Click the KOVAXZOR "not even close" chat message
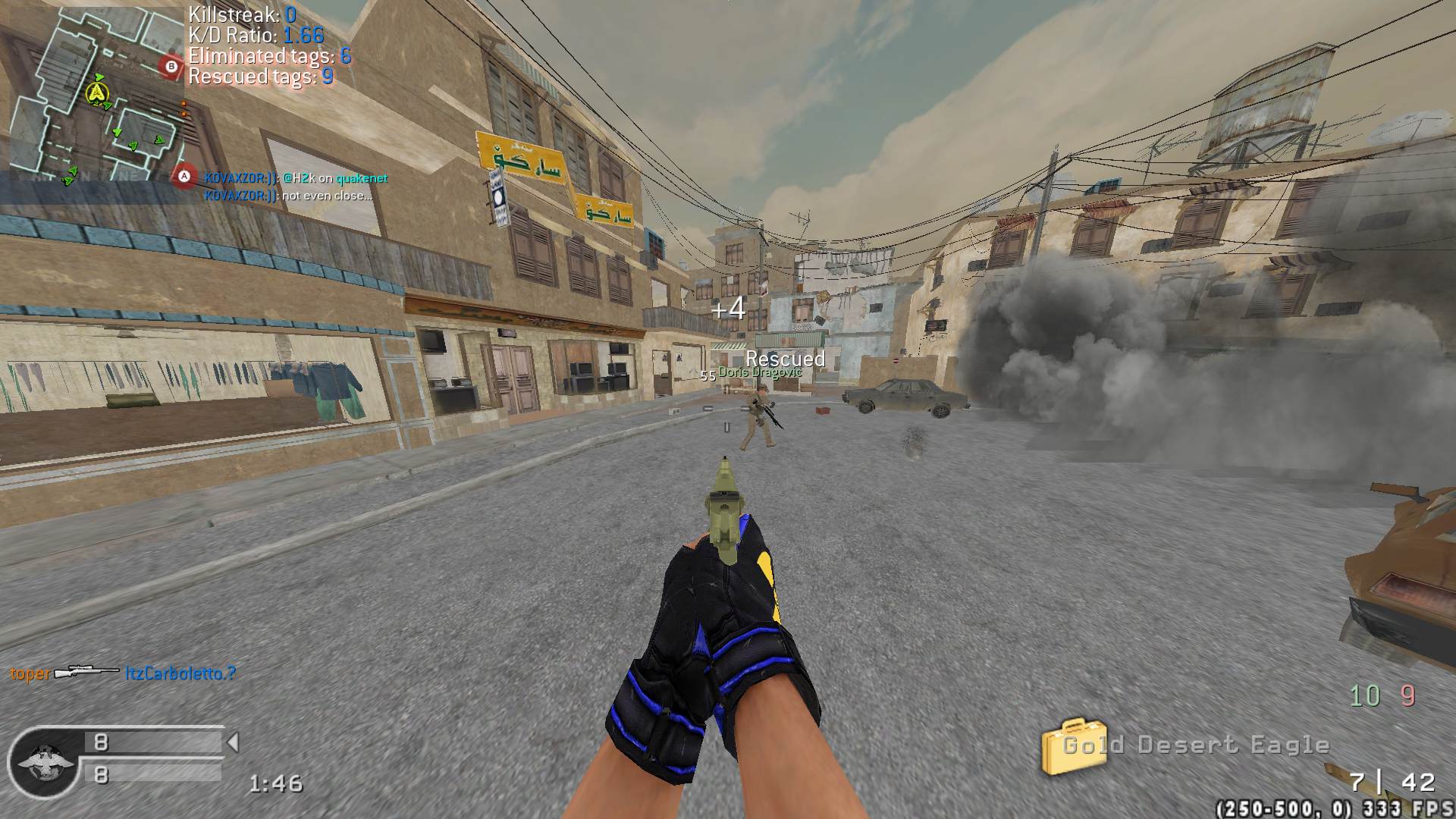Viewport: 1456px width, 819px height. point(288,196)
